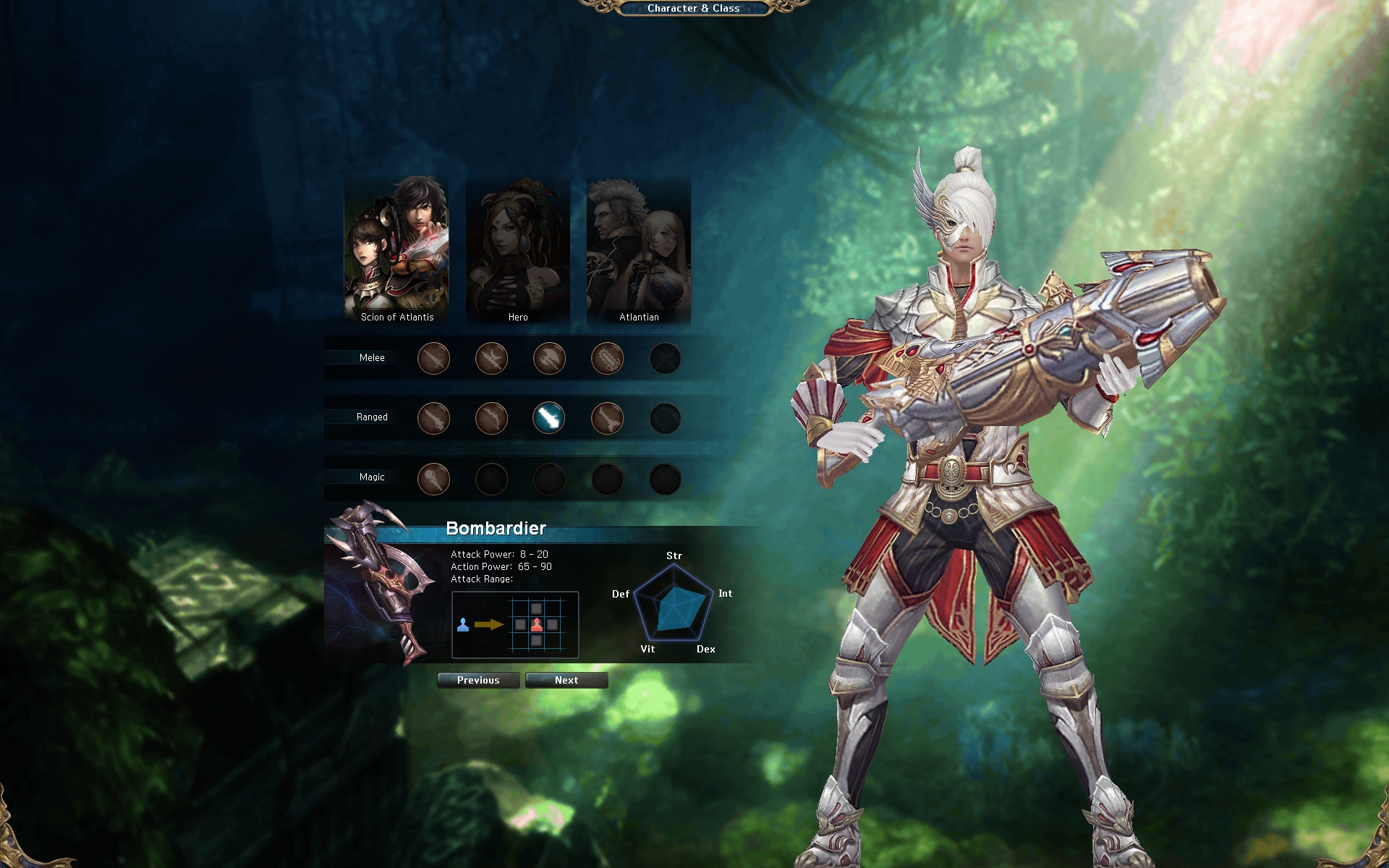The height and width of the screenshot is (868, 1389).
Task: Pick the melee chainsaw class icon
Action: (x=607, y=358)
